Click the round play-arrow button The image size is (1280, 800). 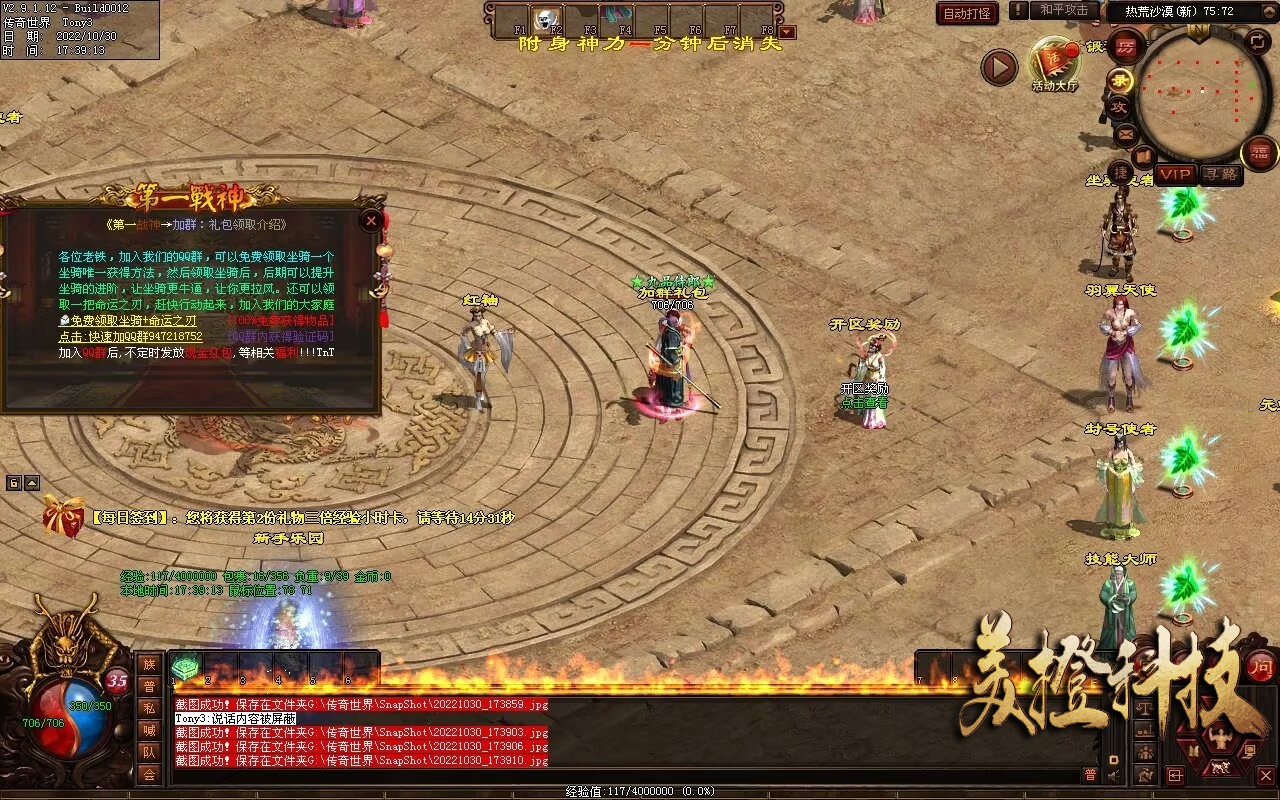point(998,68)
